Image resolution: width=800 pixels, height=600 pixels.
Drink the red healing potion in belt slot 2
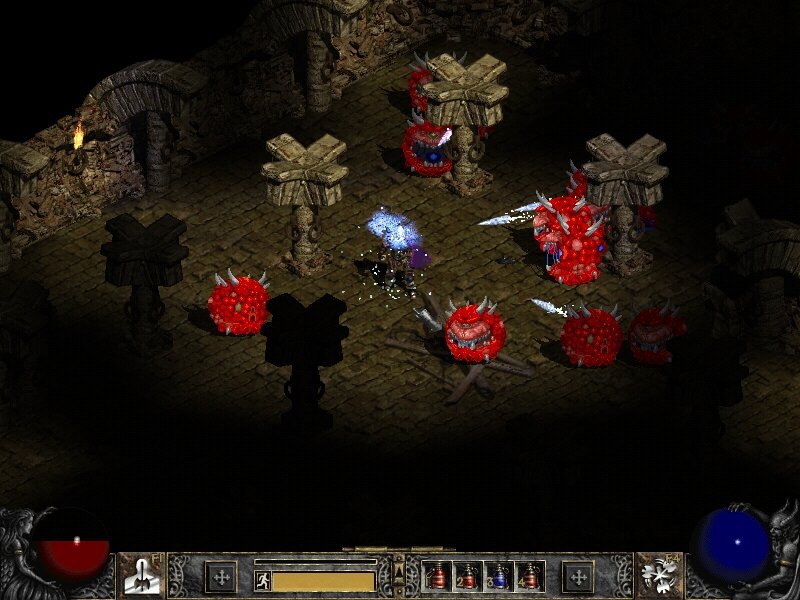coord(468,576)
